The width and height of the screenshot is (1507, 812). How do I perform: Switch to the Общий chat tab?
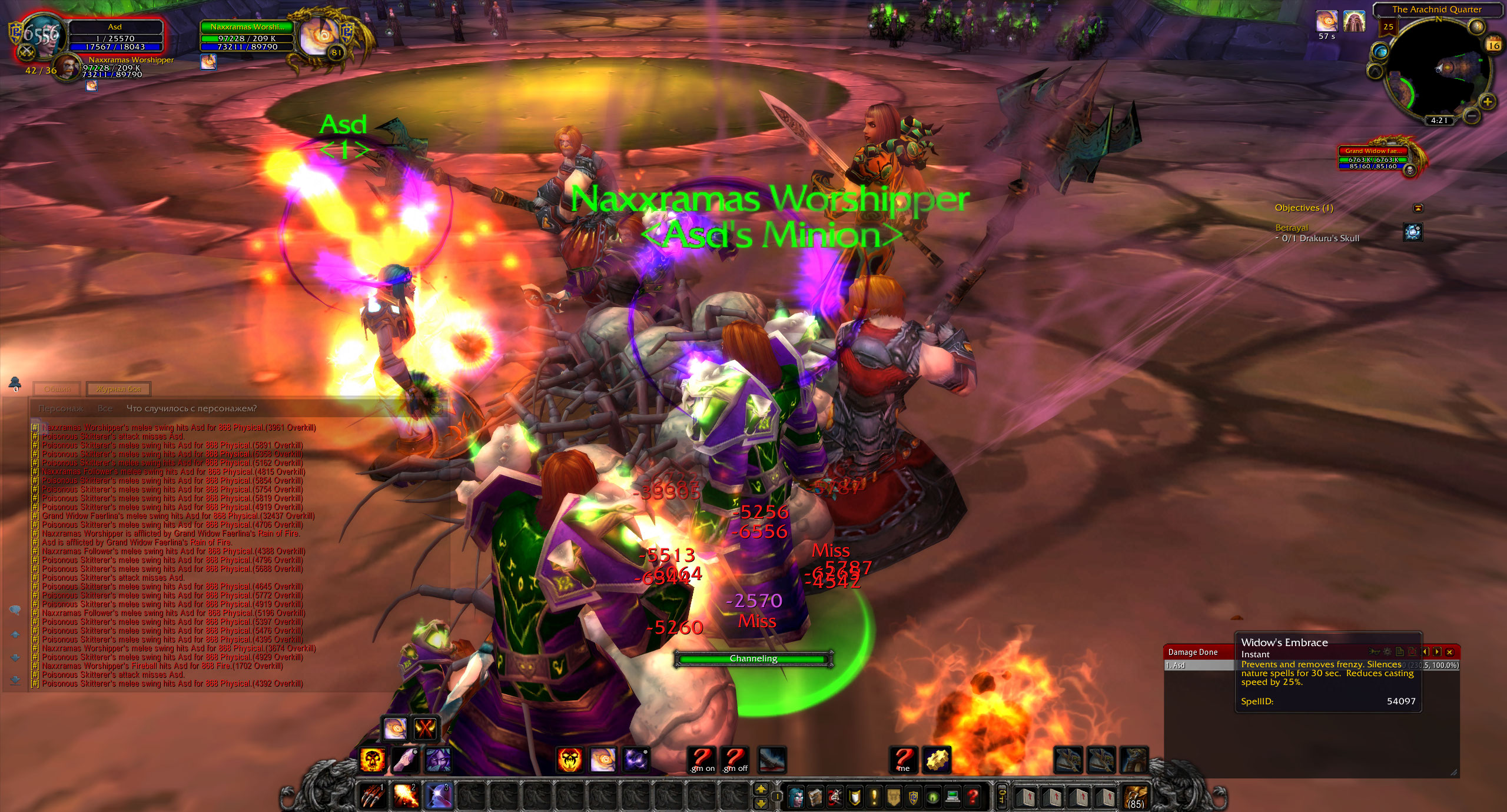coord(58,389)
